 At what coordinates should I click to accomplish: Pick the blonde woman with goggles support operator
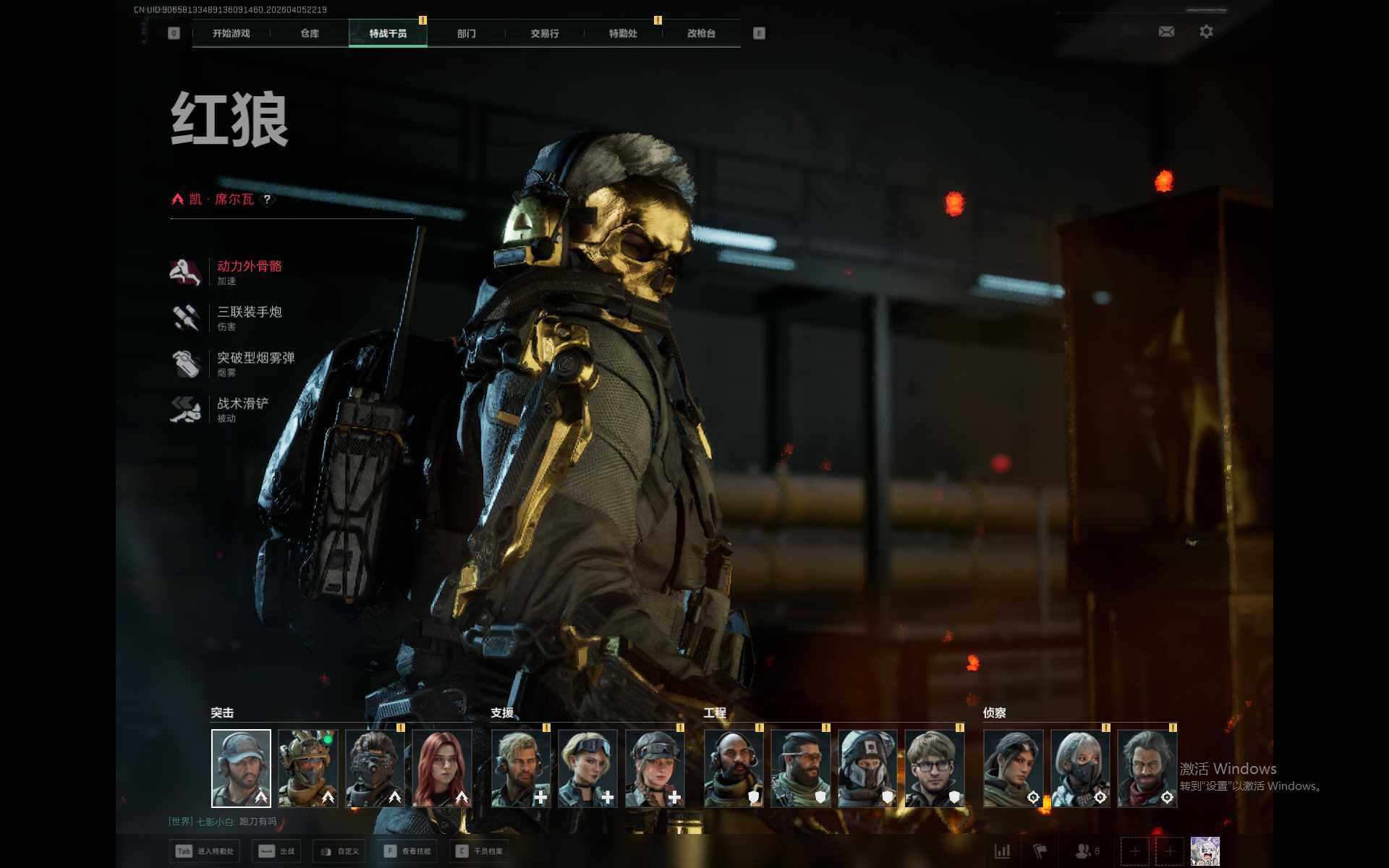point(588,768)
